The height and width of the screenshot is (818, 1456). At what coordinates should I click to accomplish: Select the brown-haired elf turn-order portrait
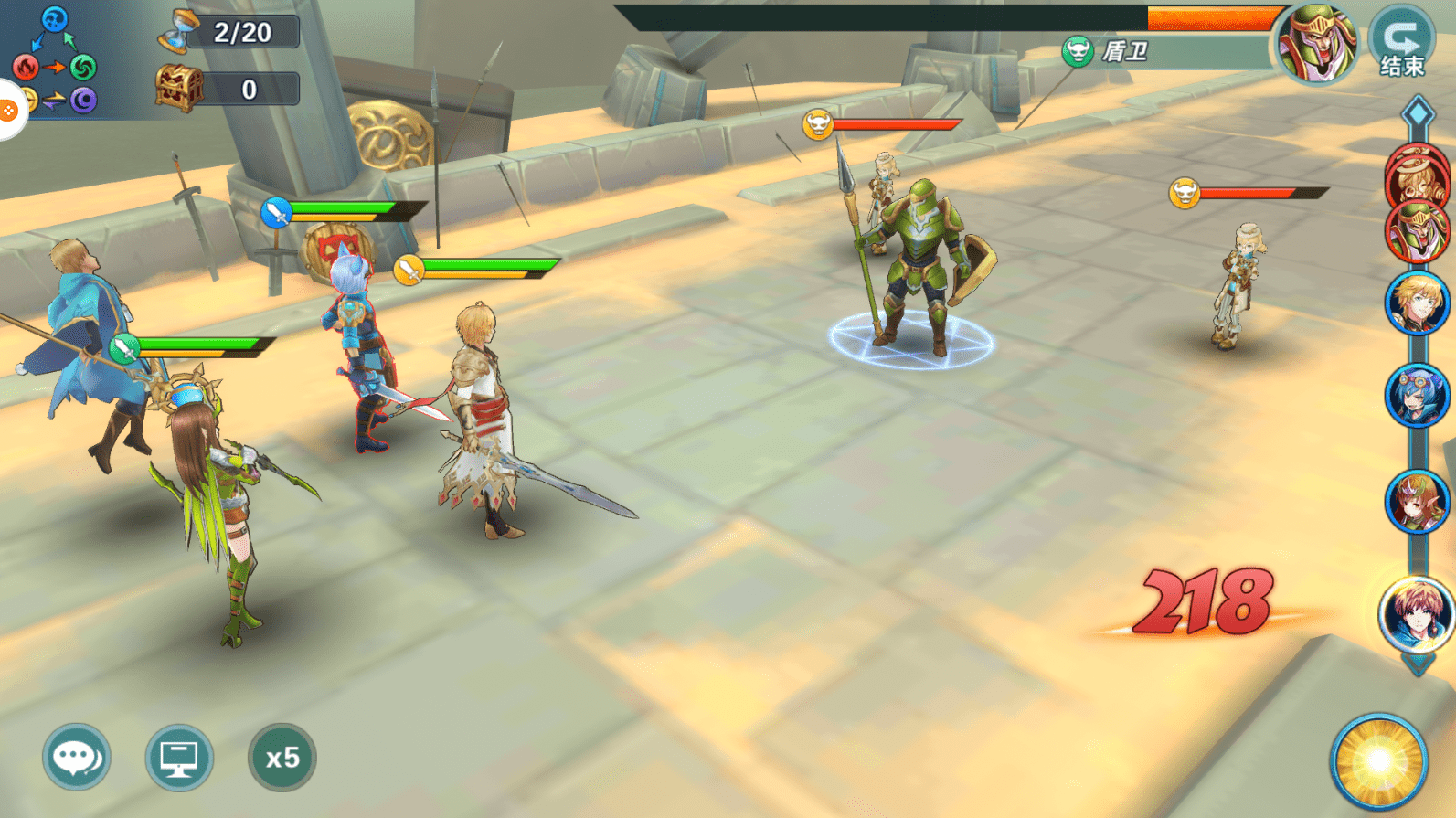1417,502
